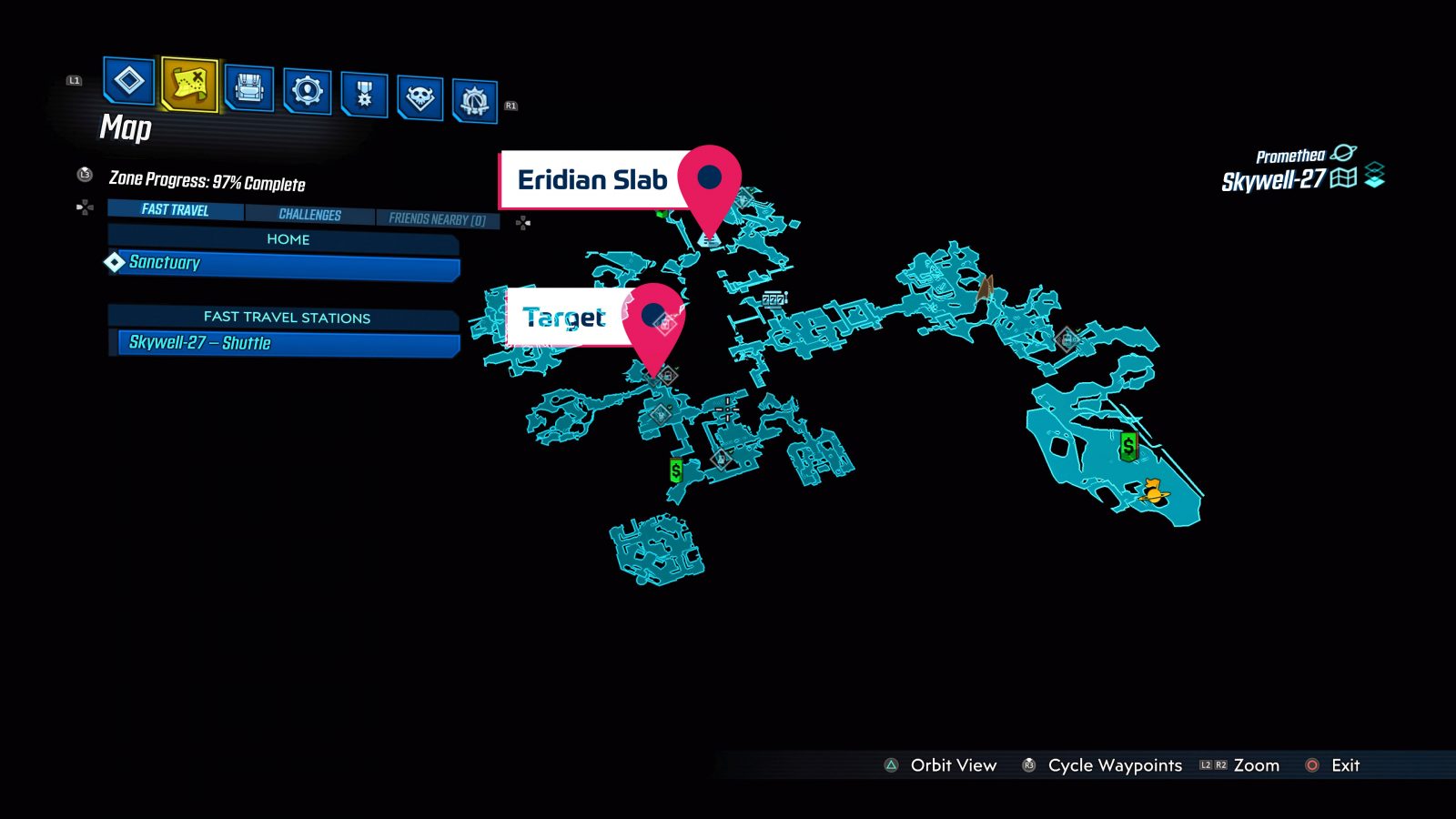The image size is (1456, 819).
Task: Open the Missions tab icon
Action: pyautogui.click(x=127, y=82)
